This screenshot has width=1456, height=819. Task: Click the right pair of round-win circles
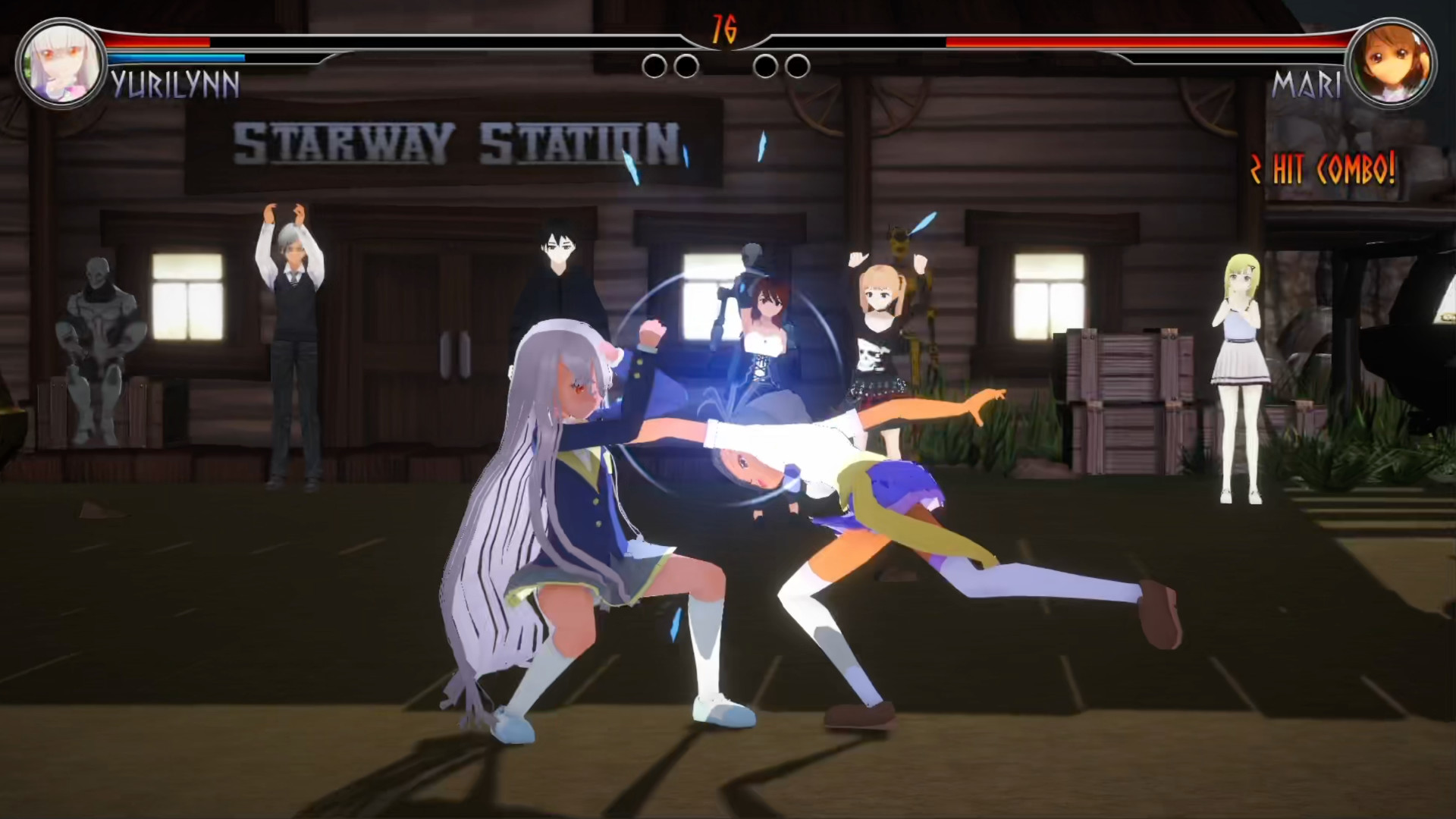coord(781,67)
